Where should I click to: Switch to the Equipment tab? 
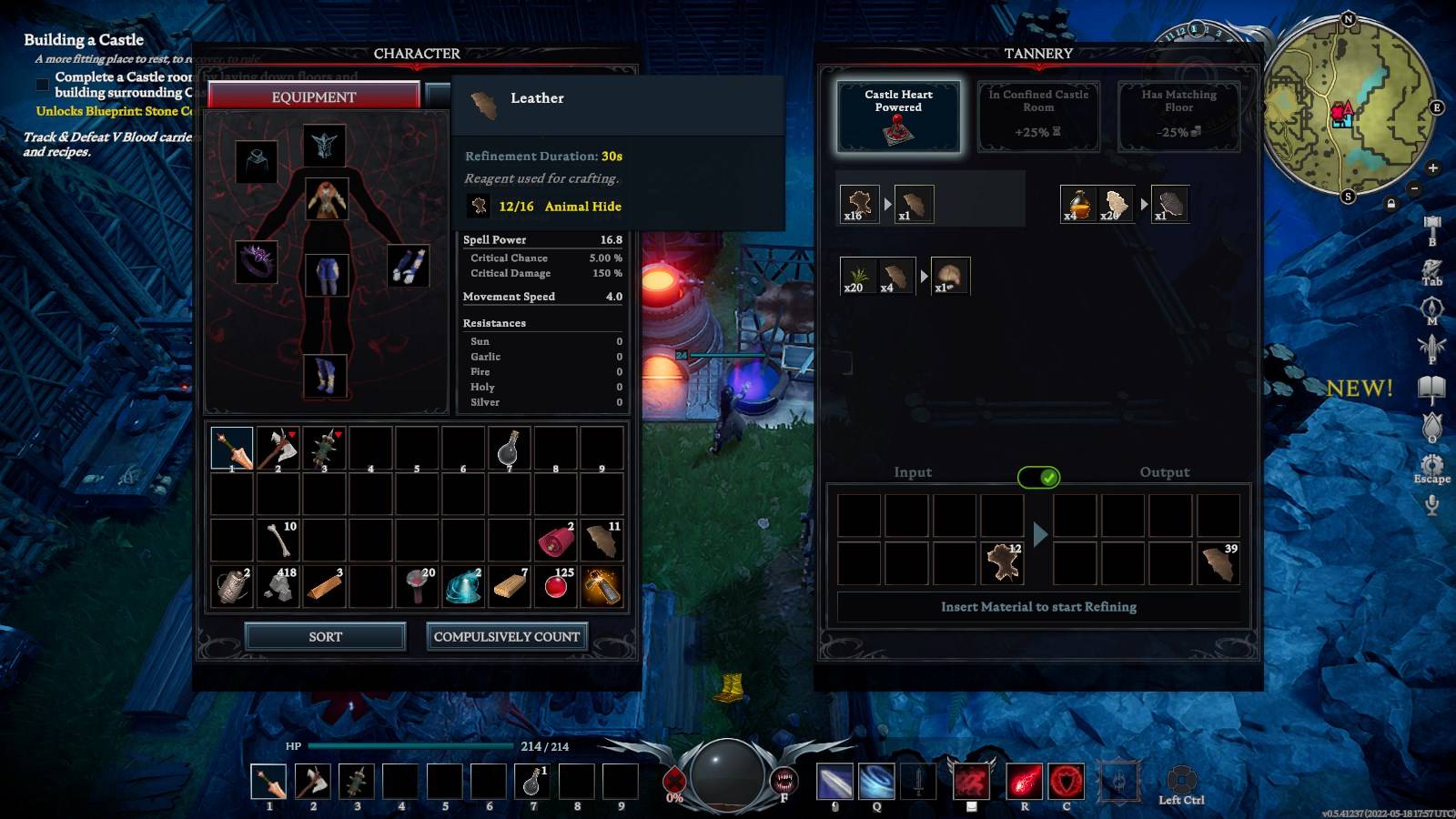pos(314,96)
